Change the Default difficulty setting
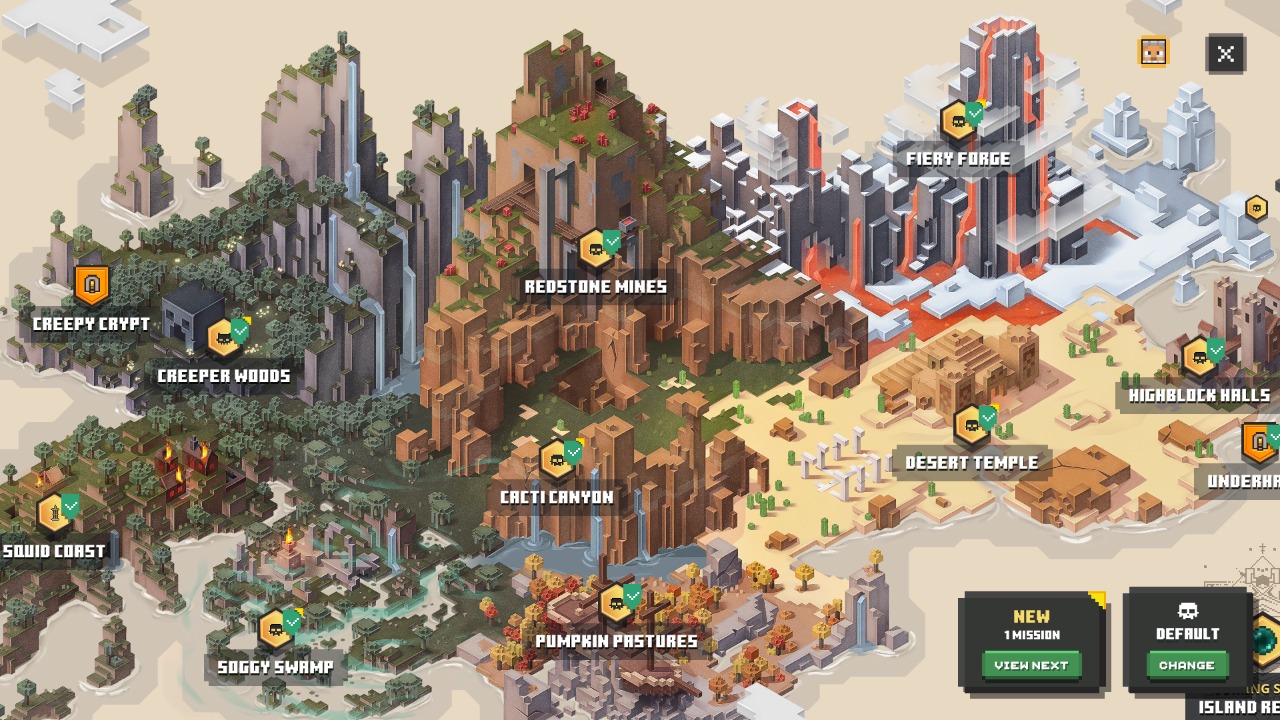 tap(1187, 665)
